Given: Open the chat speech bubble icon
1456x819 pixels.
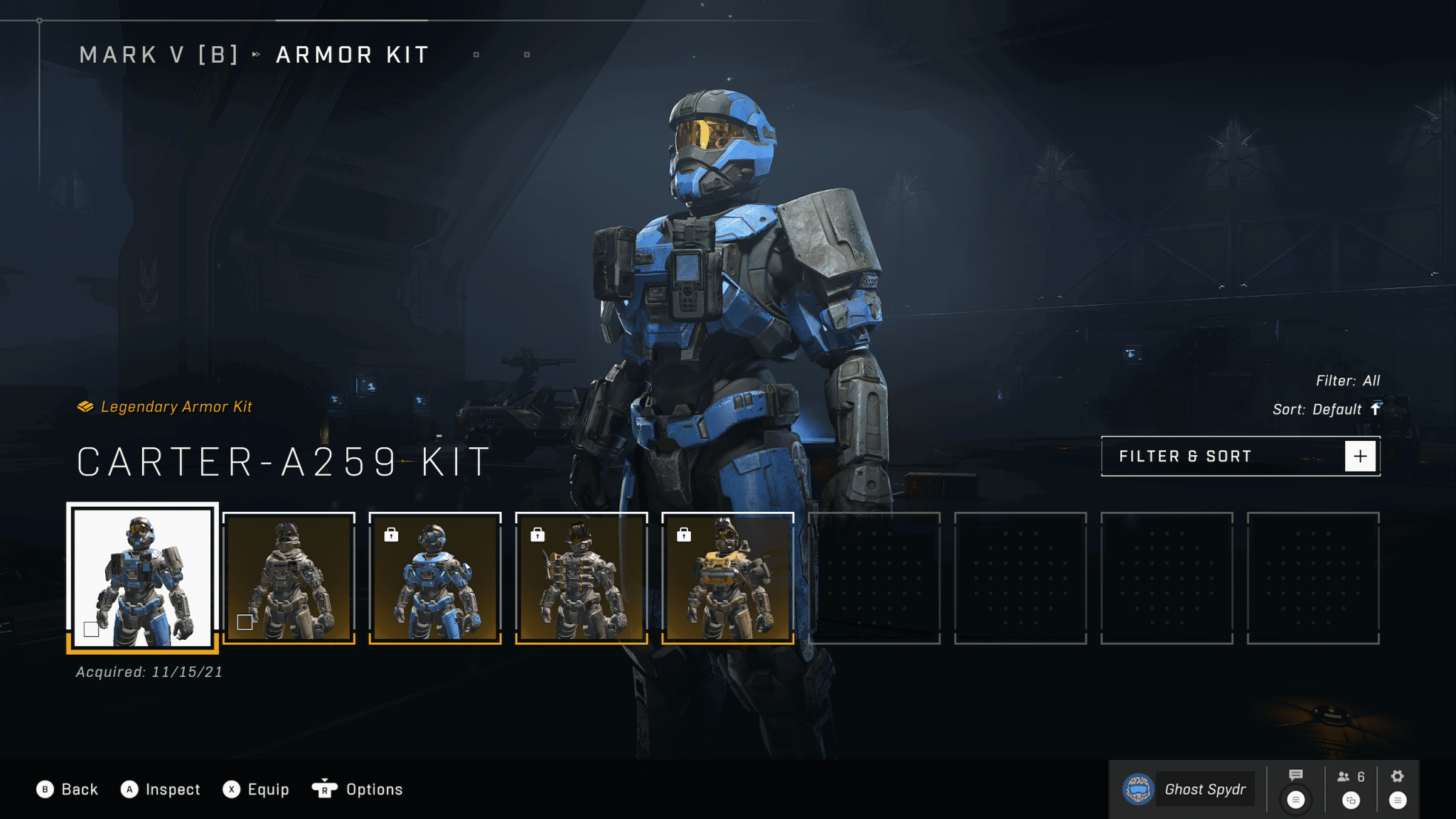Looking at the screenshot, I should [1295, 776].
